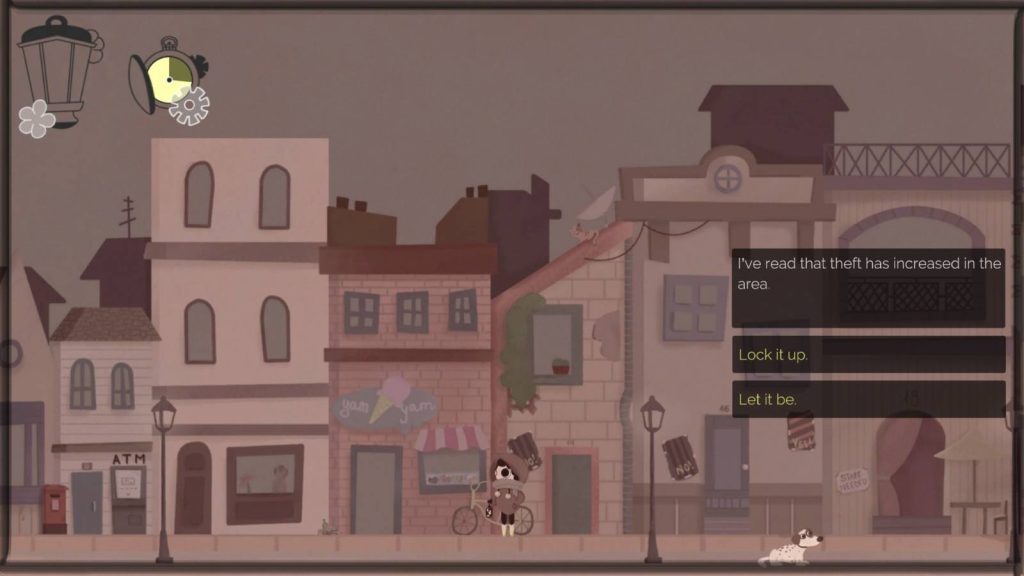
Task: Open the lantern icon with flower
Action: coord(56,72)
